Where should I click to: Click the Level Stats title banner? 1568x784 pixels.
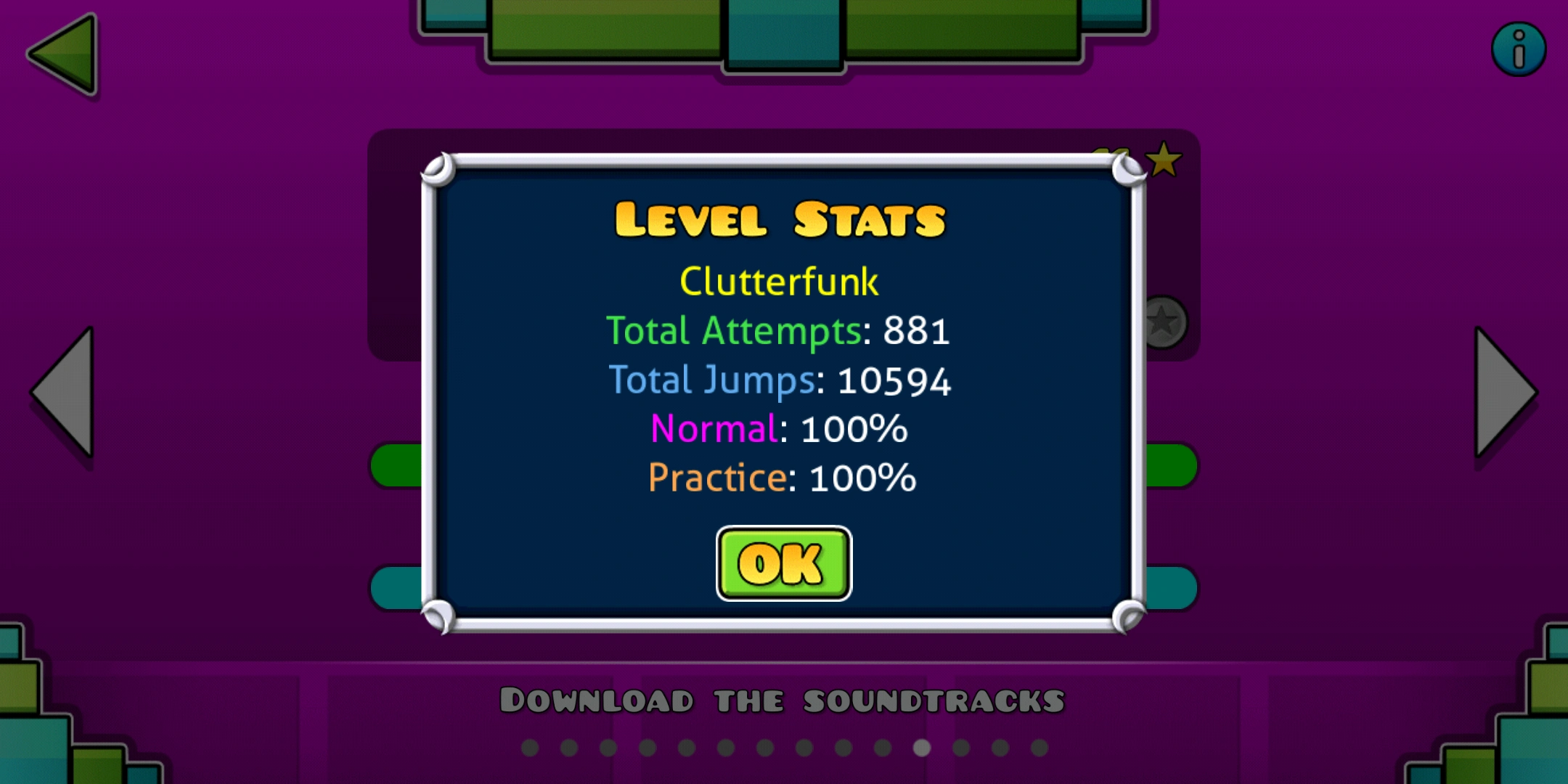pyautogui.click(x=780, y=218)
